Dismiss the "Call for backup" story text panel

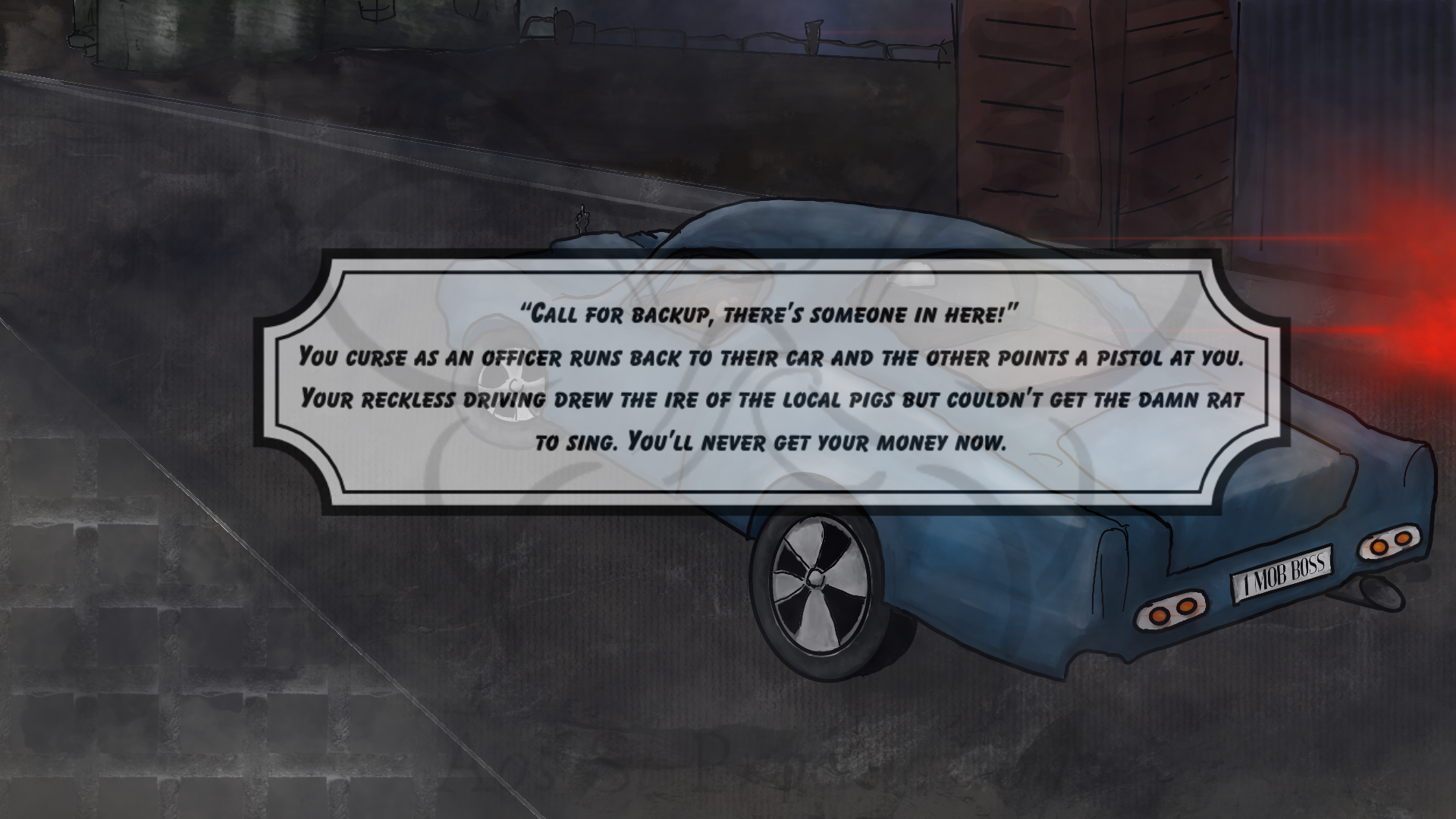tap(770, 379)
